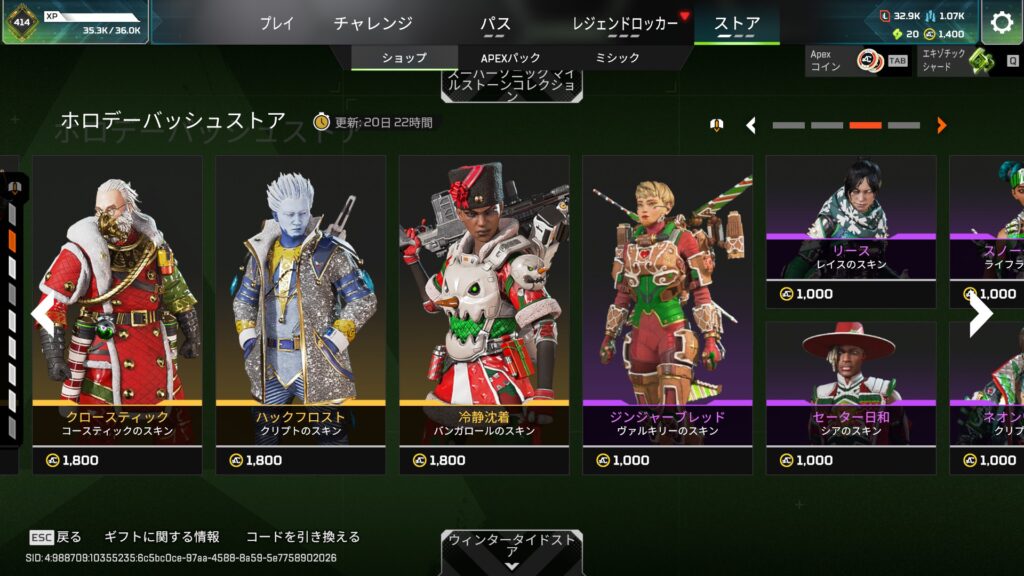Switch to the チャレンジ tab
Image resolution: width=1024 pixels, height=576 pixels.
coord(373,23)
